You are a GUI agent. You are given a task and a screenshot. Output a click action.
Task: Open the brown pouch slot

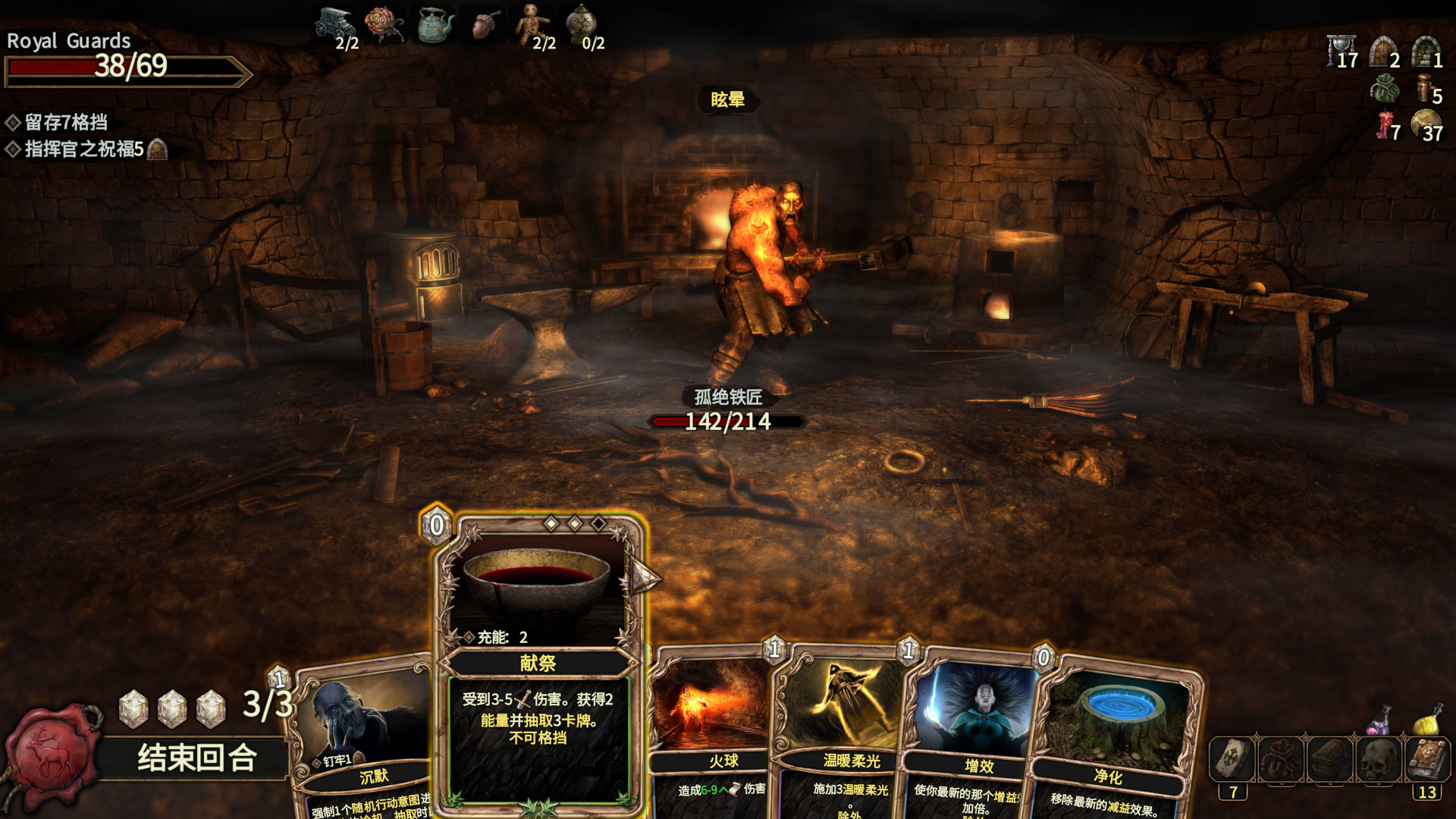tap(1282, 759)
